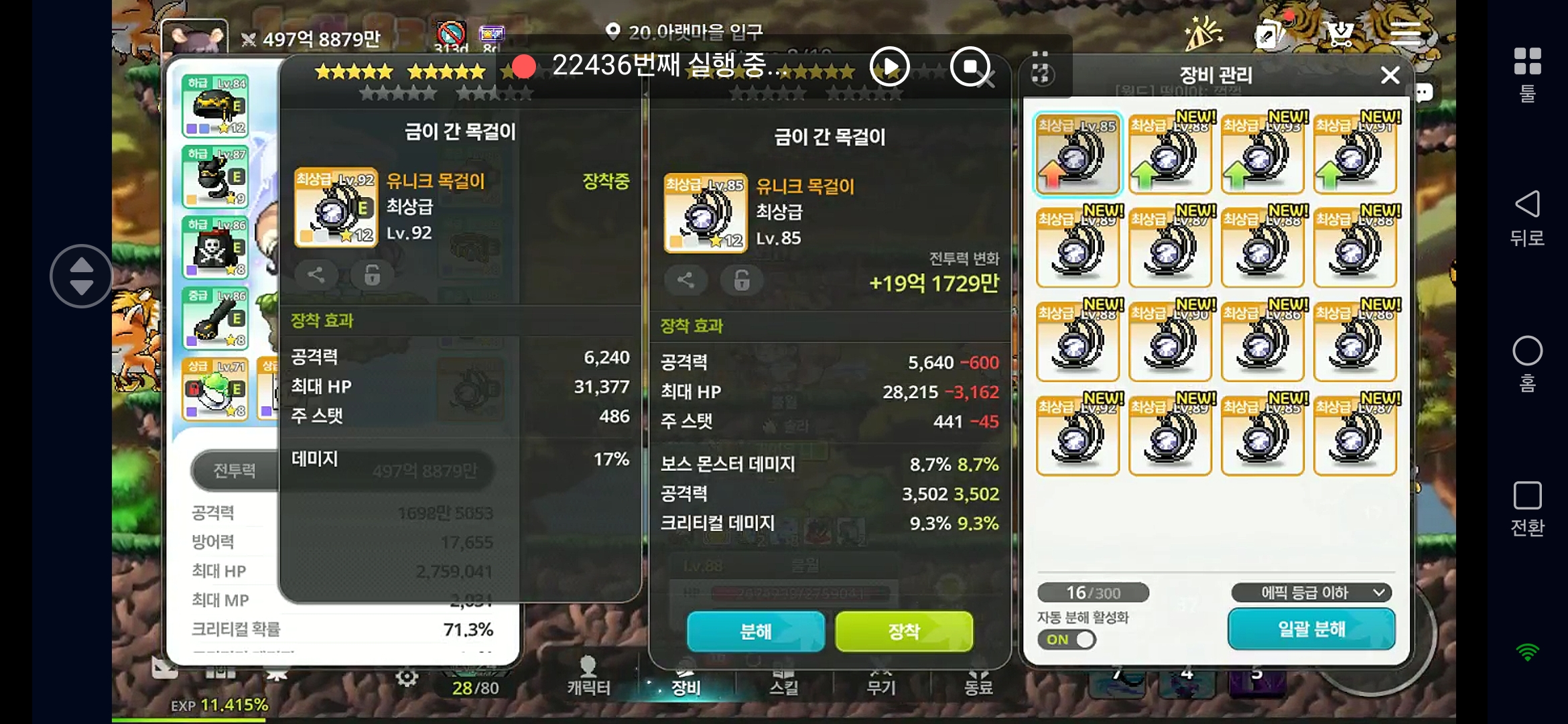Open the hamburger main menu
Image resolution: width=1568 pixels, height=724 pixels.
point(1405,34)
